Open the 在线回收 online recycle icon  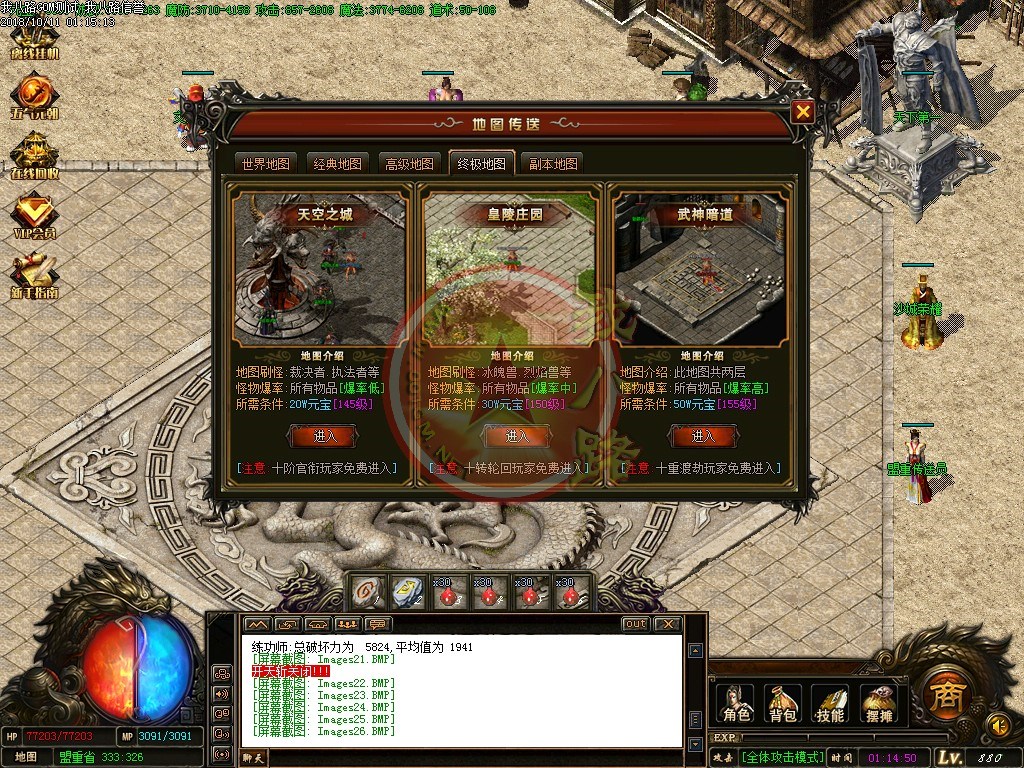[34, 156]
